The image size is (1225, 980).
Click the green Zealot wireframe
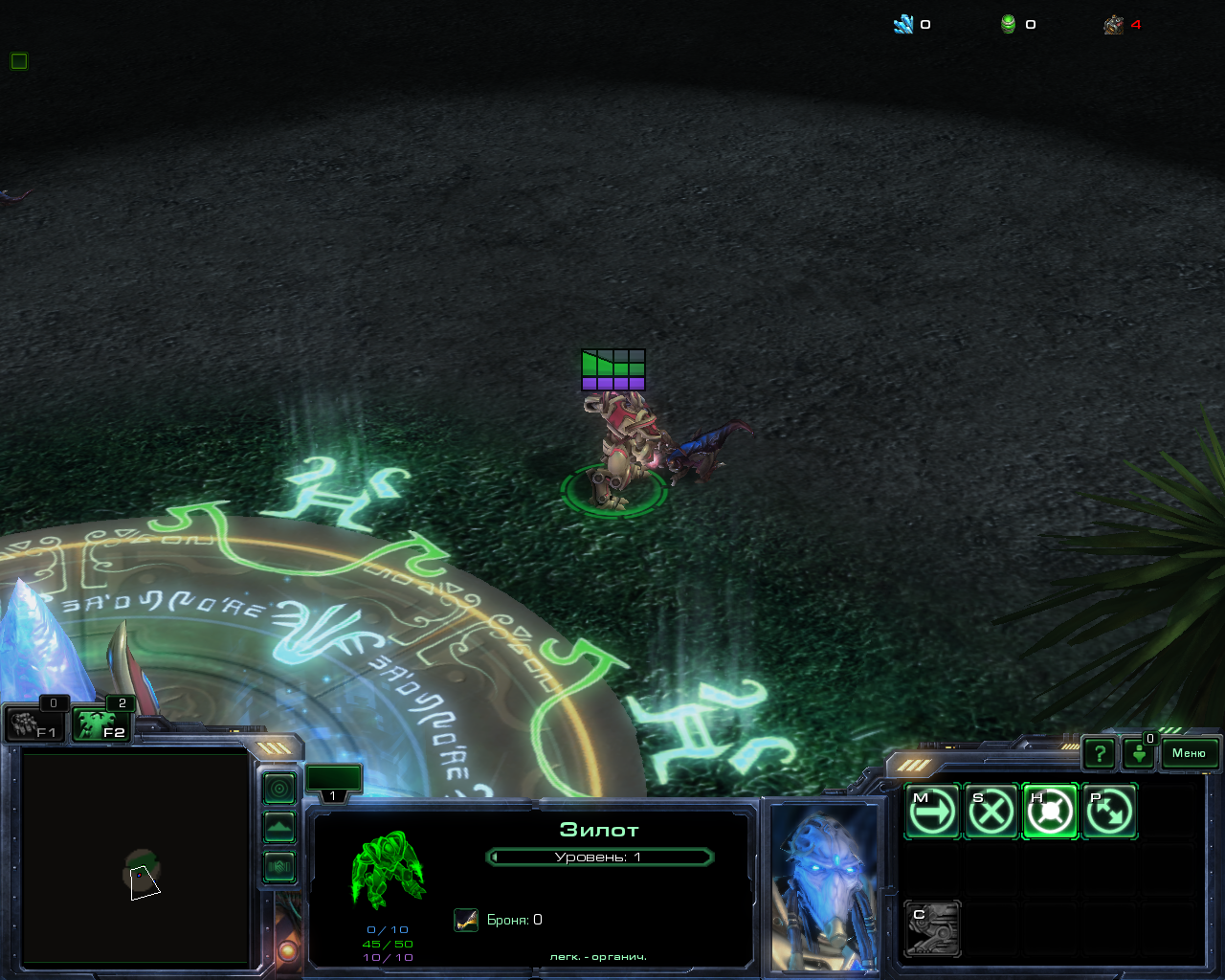pyautogui.click(x=388, y=868)
